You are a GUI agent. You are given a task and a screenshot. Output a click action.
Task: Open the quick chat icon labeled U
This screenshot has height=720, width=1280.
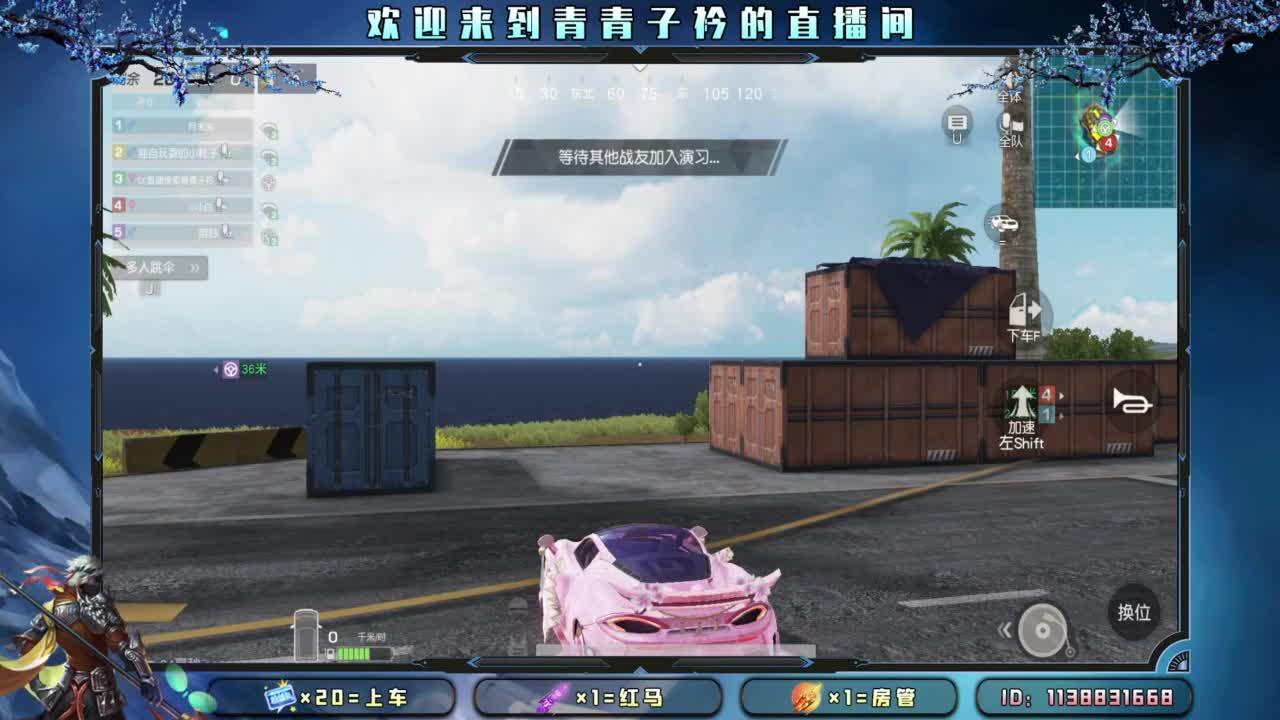[956, 124]
